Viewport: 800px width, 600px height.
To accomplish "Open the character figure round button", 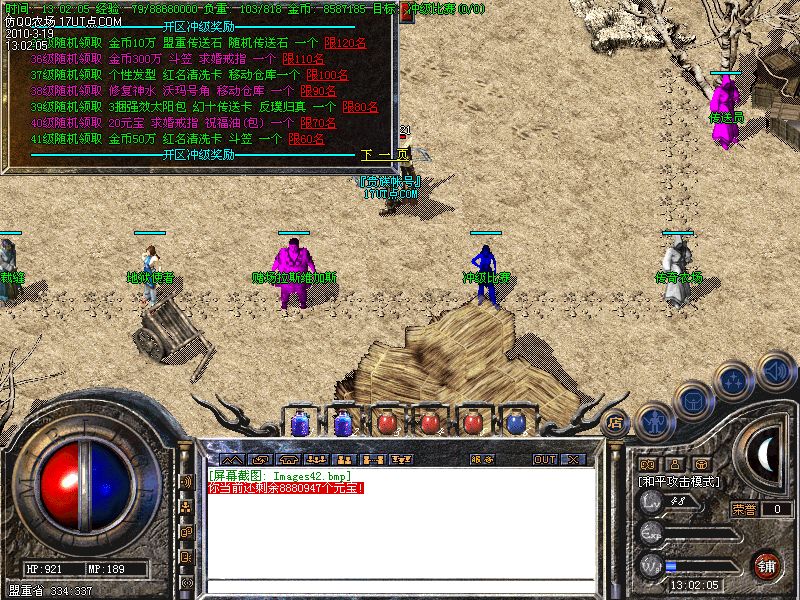I will click(x=654, y=420).
